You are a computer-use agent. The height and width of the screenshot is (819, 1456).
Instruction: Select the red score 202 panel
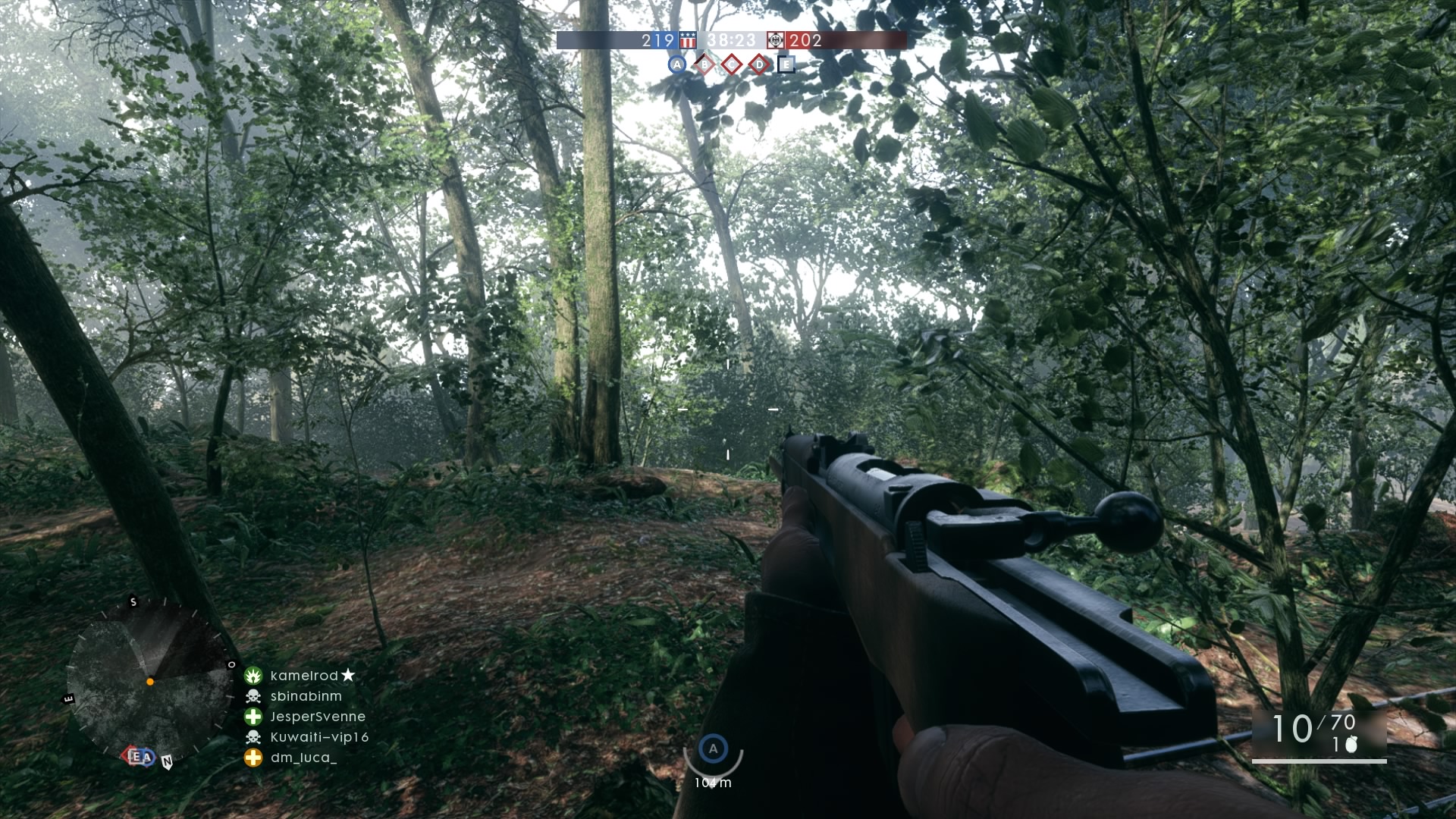point(805,42)
